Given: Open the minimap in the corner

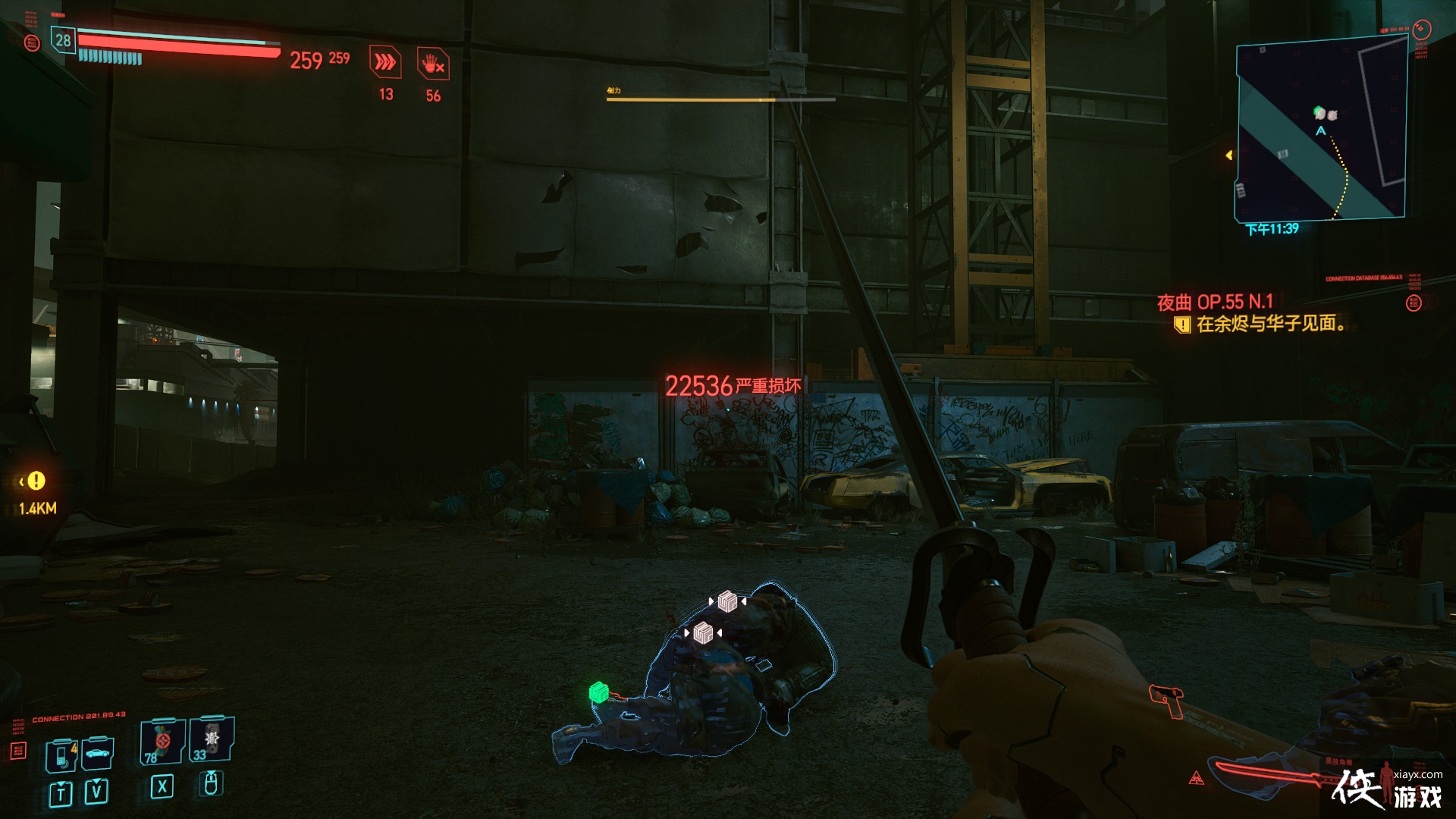Looking at the screenshot, I should [1321, 130].
